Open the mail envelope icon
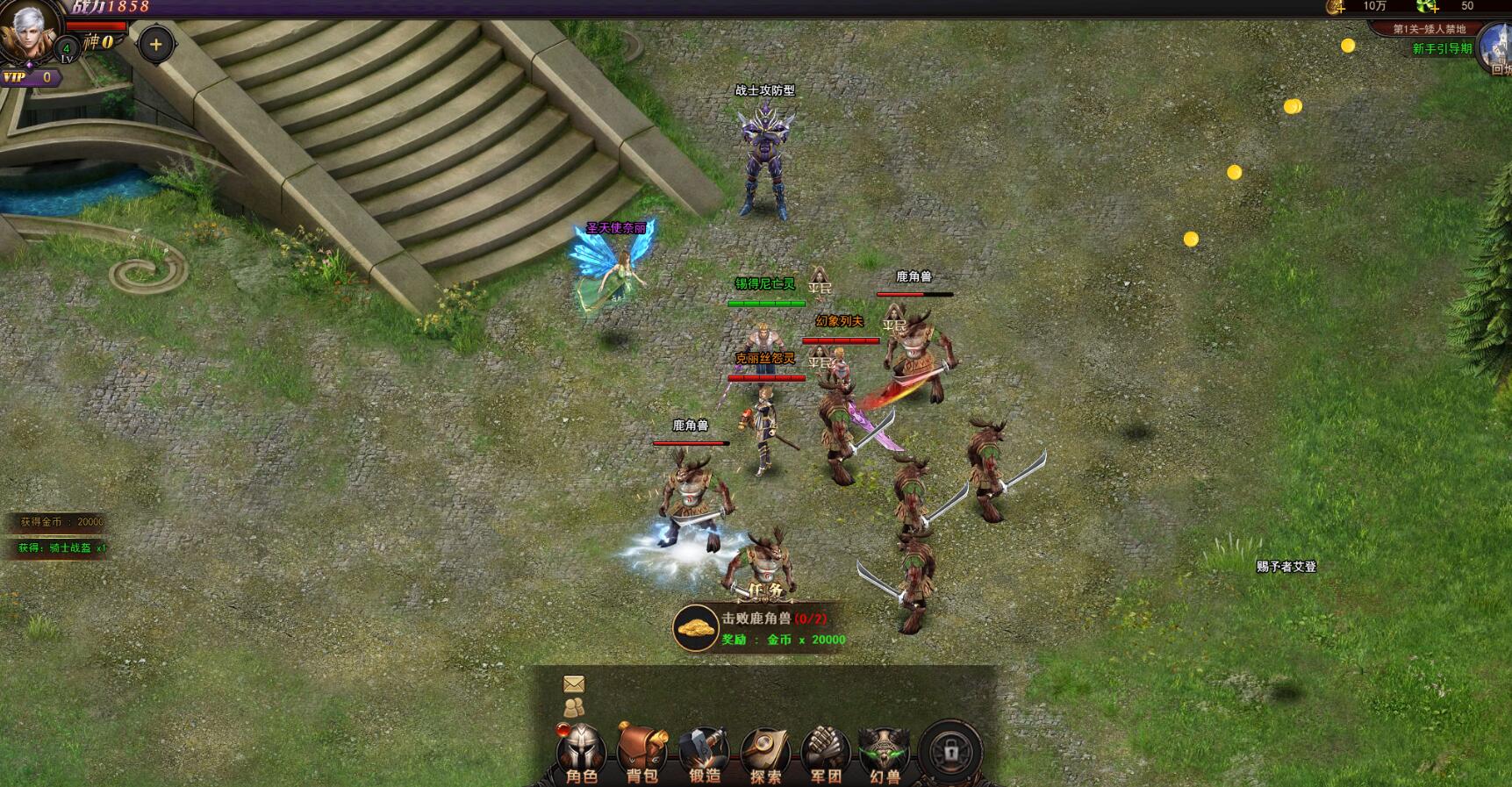The height and width of the screenshot is (787, 1512). pyautogui.click(x=574, y=683)
